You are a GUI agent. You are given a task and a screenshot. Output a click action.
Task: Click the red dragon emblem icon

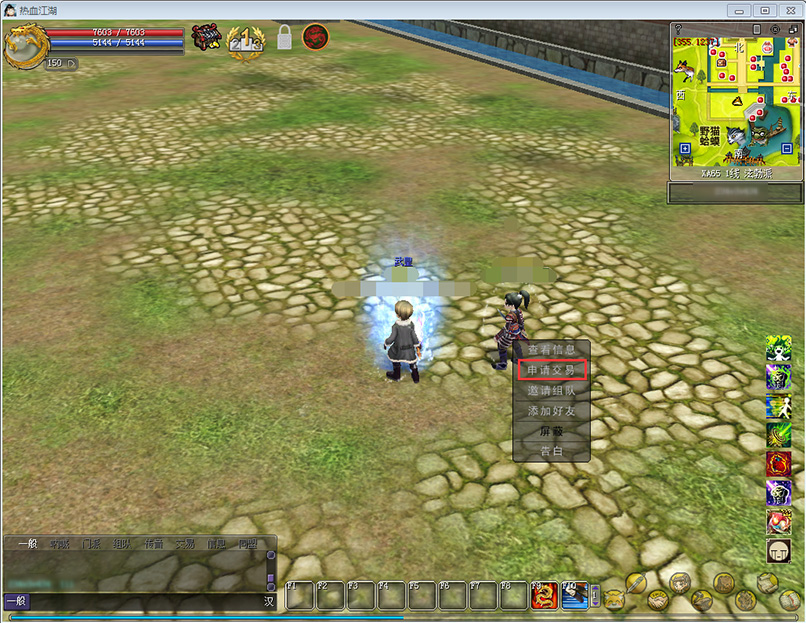315,38
